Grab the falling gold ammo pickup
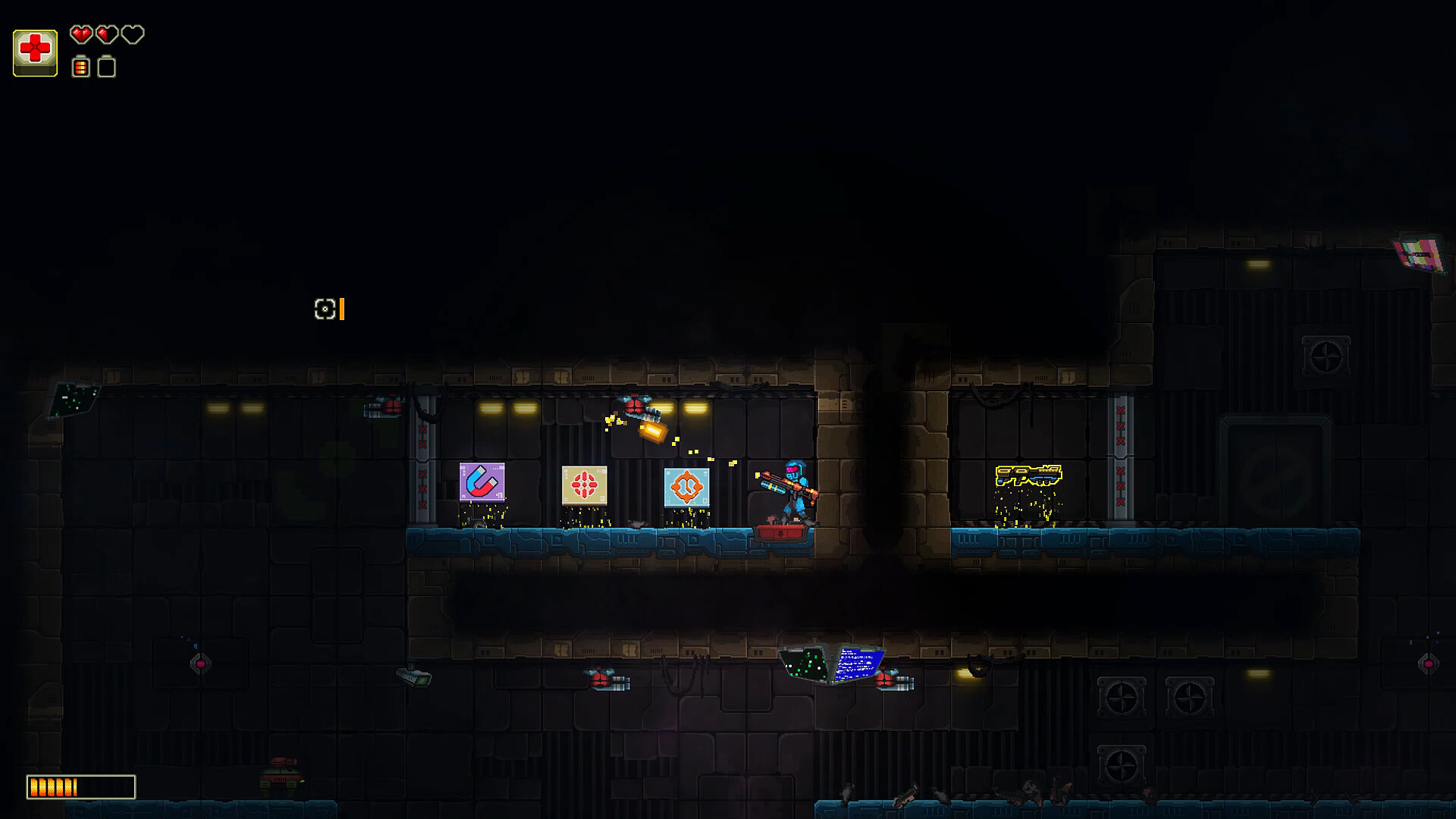 click(654, 432)
